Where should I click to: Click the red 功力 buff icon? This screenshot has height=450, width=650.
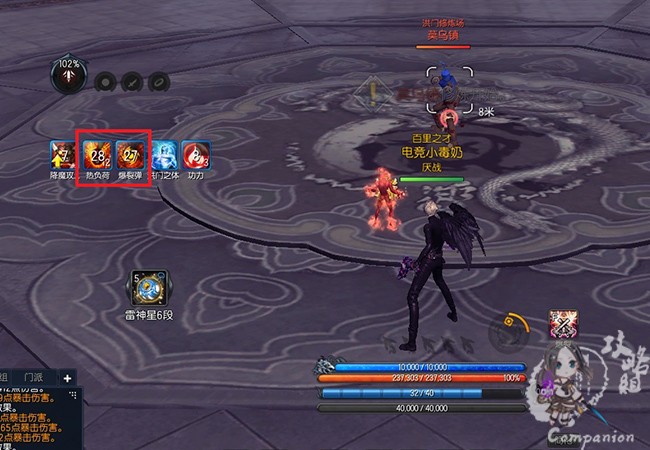tap(197, 154)
